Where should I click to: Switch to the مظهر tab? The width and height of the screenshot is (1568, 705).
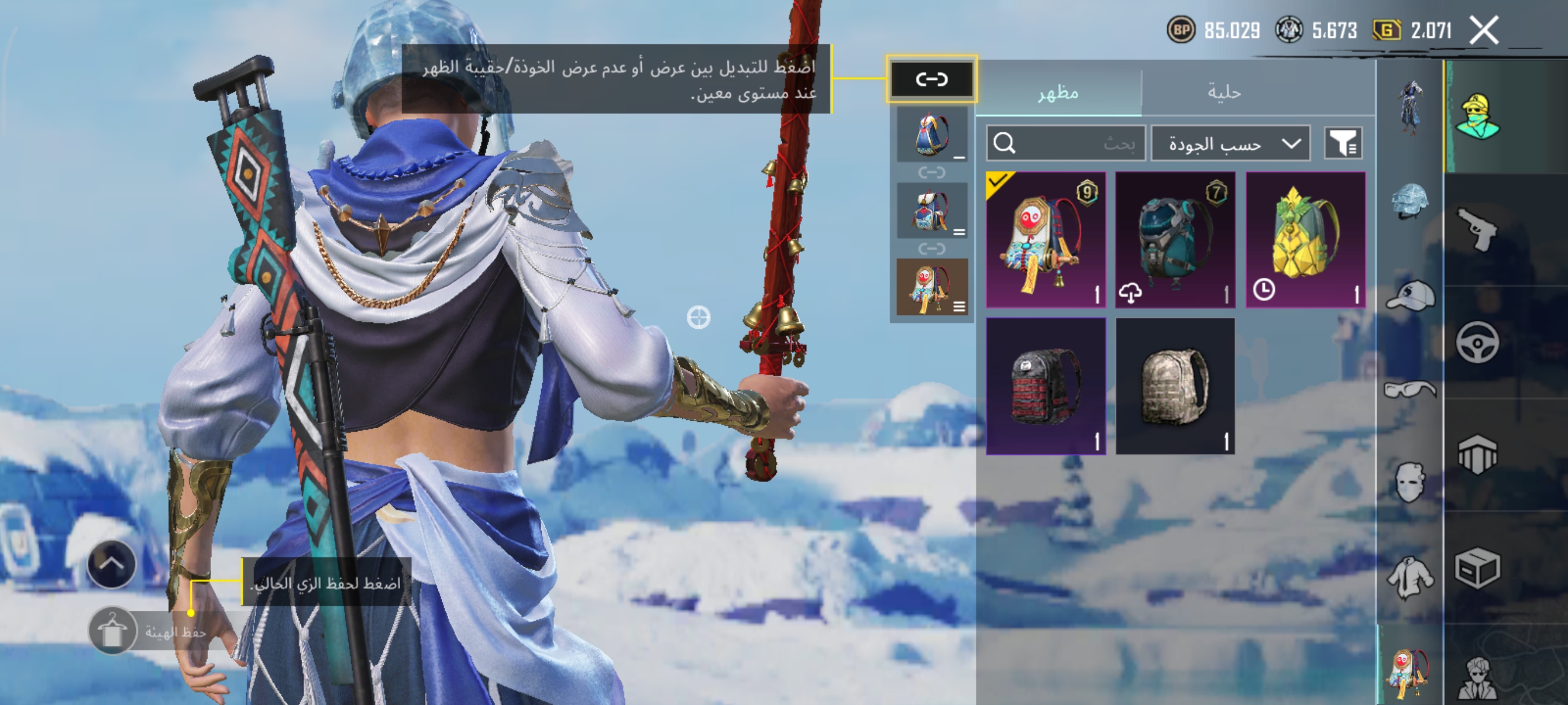coord(1058,92)
